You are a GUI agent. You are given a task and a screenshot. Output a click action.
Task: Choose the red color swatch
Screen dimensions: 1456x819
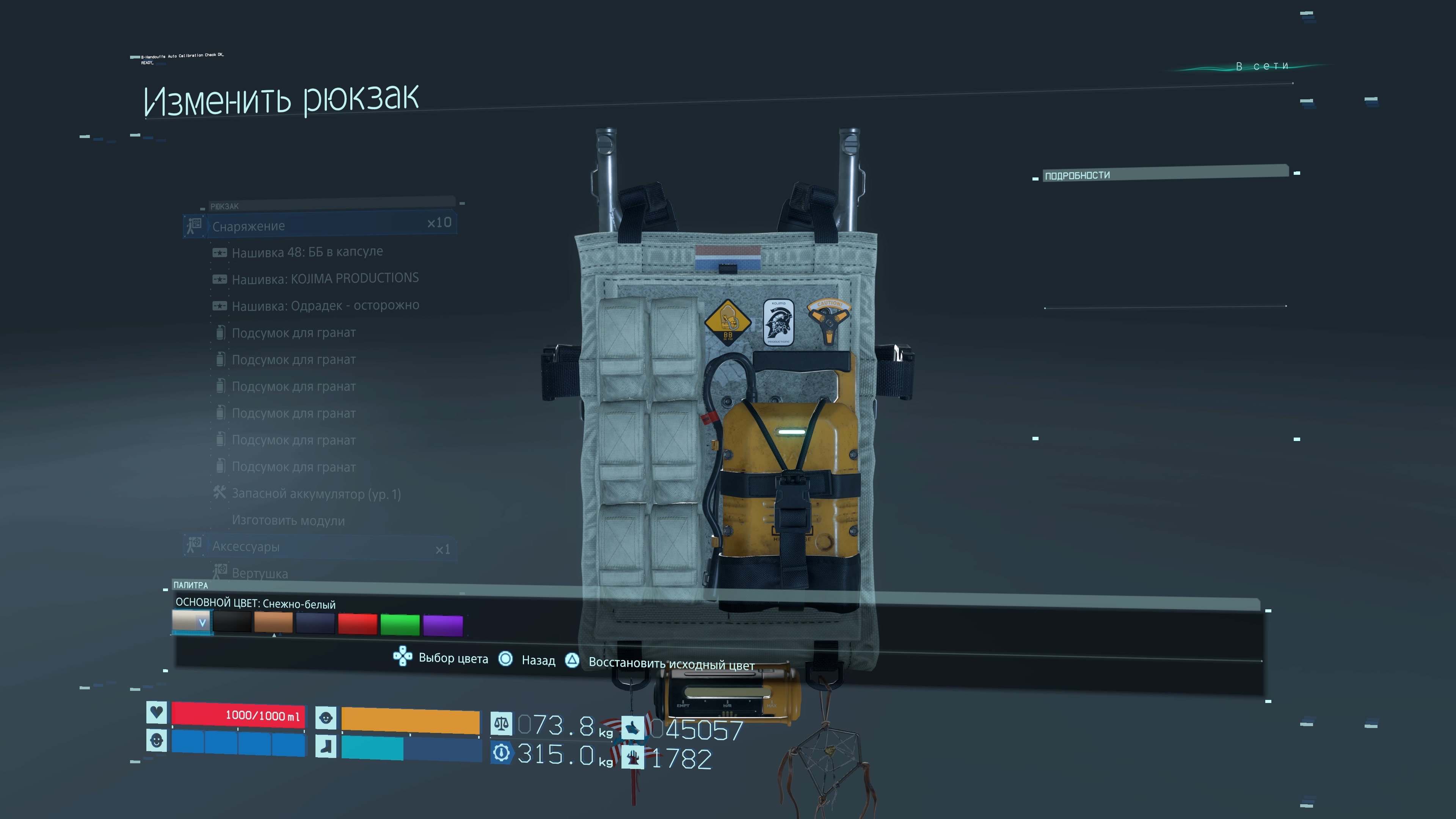357,624
